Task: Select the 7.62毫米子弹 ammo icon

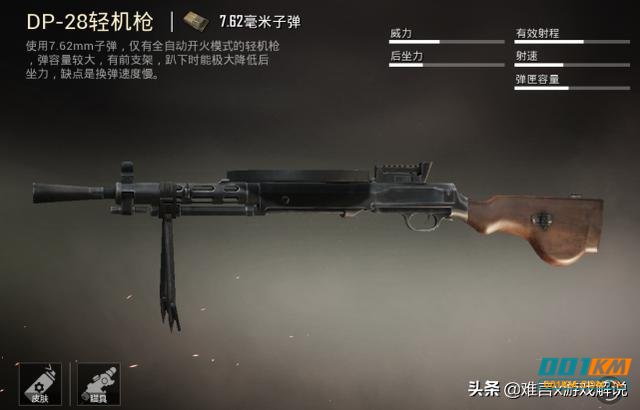Action: [198, 21]
